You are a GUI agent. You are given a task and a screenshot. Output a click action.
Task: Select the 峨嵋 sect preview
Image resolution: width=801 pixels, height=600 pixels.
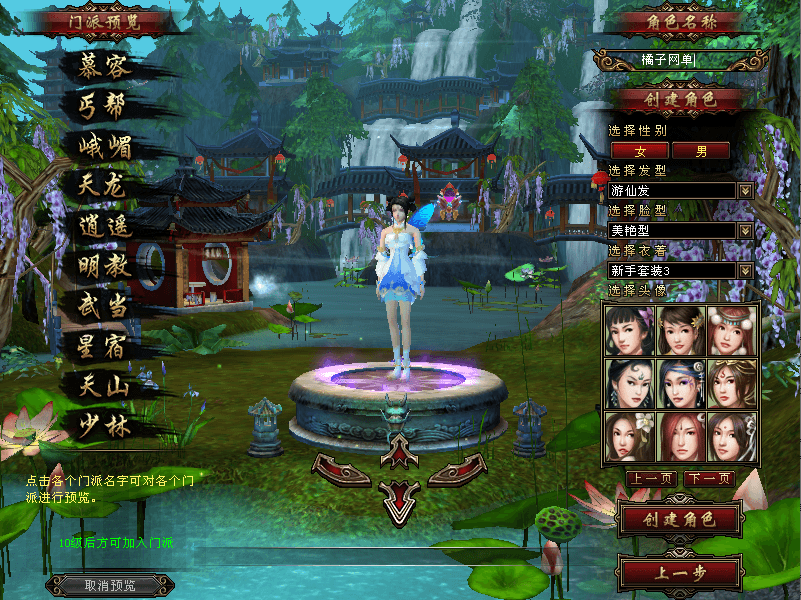[x=104, y=146]
